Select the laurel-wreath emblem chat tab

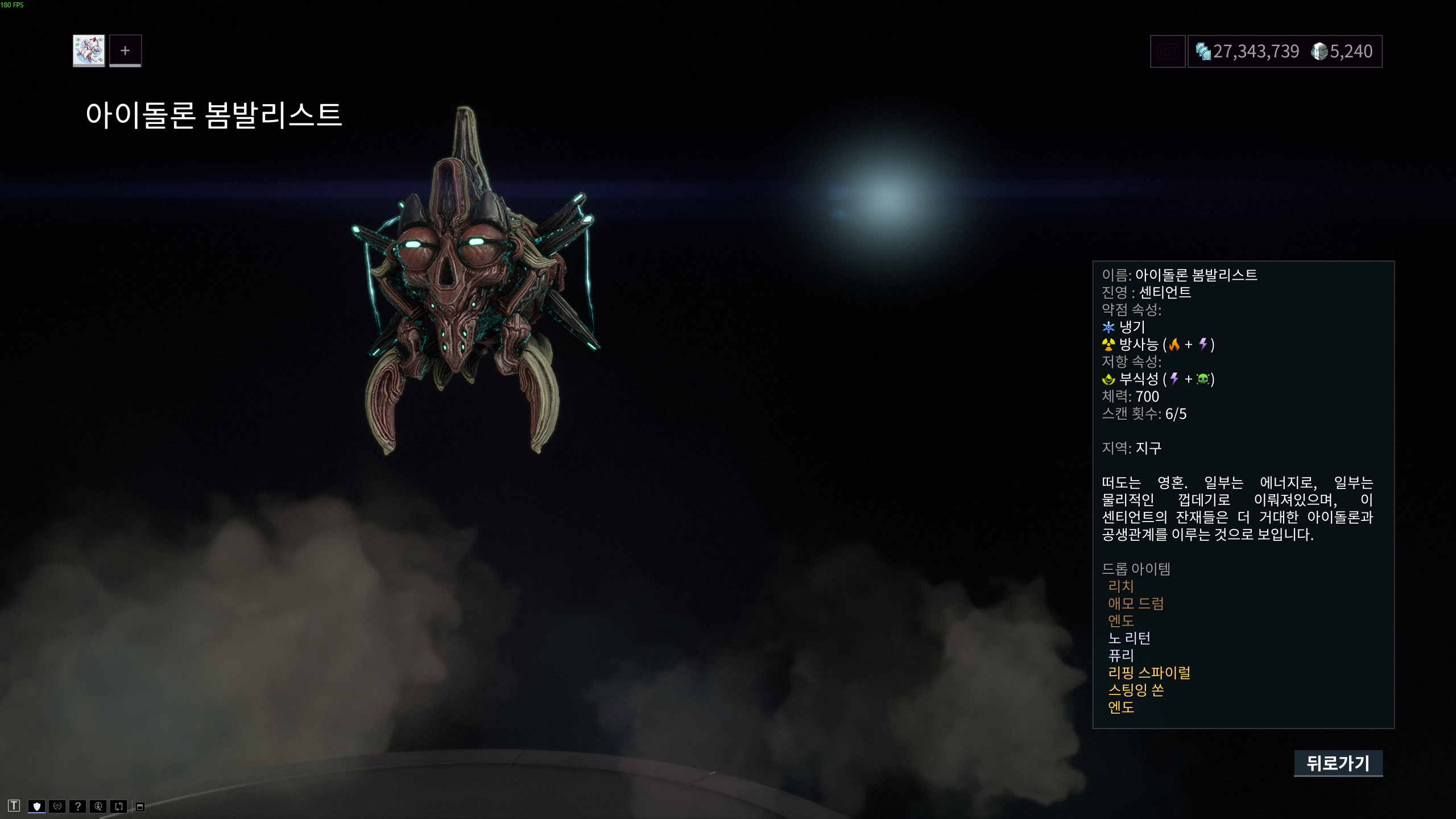pos(57,806)
